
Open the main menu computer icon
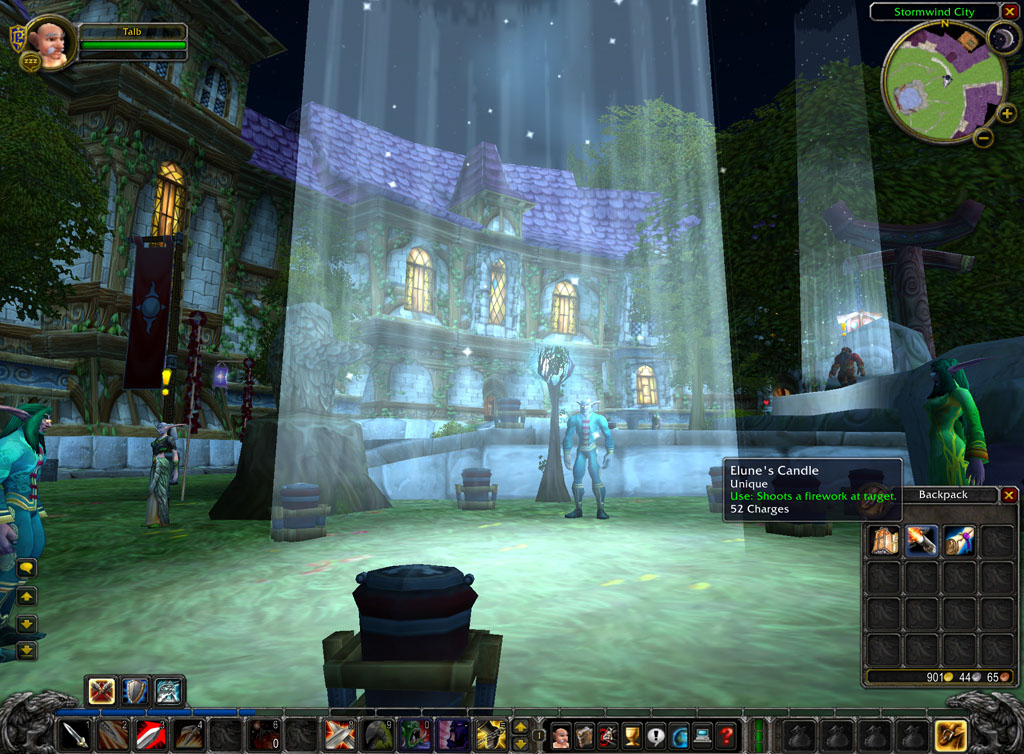click(703, 737)
